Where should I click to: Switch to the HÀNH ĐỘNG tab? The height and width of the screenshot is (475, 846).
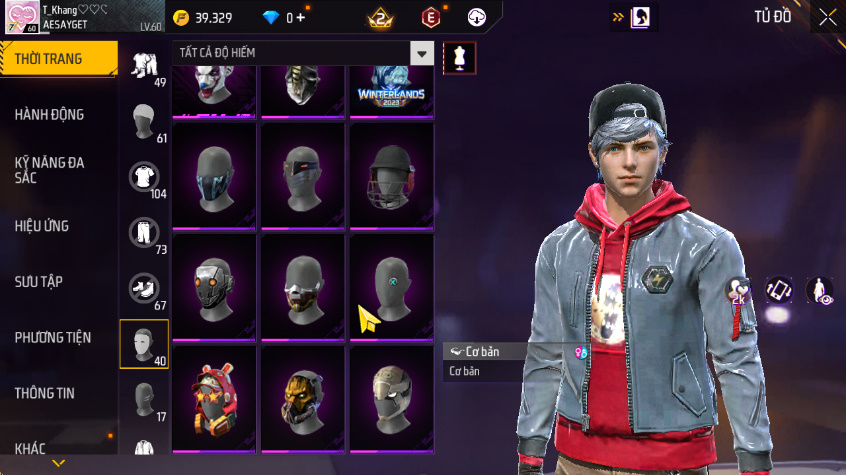point(49,114)
